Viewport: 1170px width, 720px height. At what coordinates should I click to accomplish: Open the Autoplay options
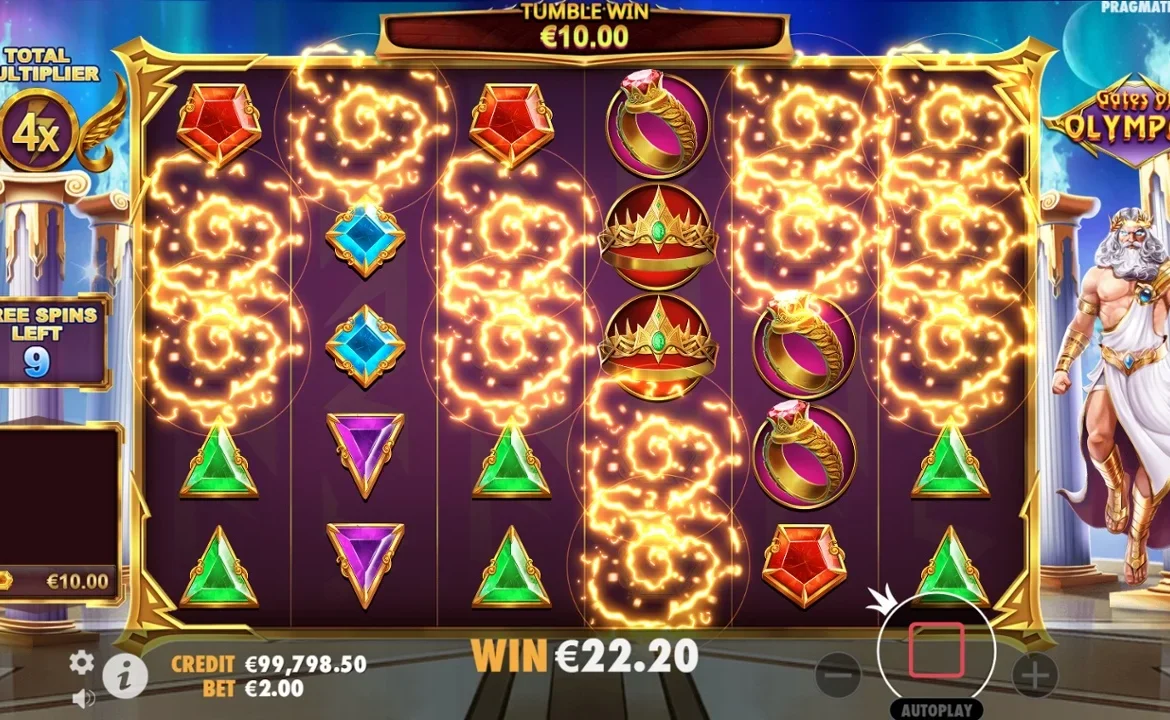coord(936,711)
